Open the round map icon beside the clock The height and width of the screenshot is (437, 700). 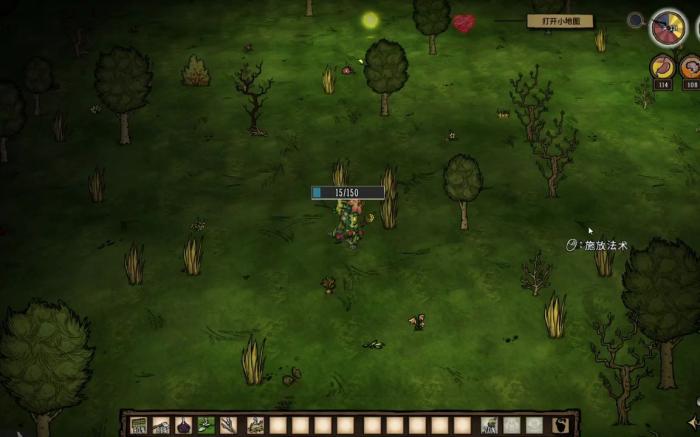tap(634, 19)
